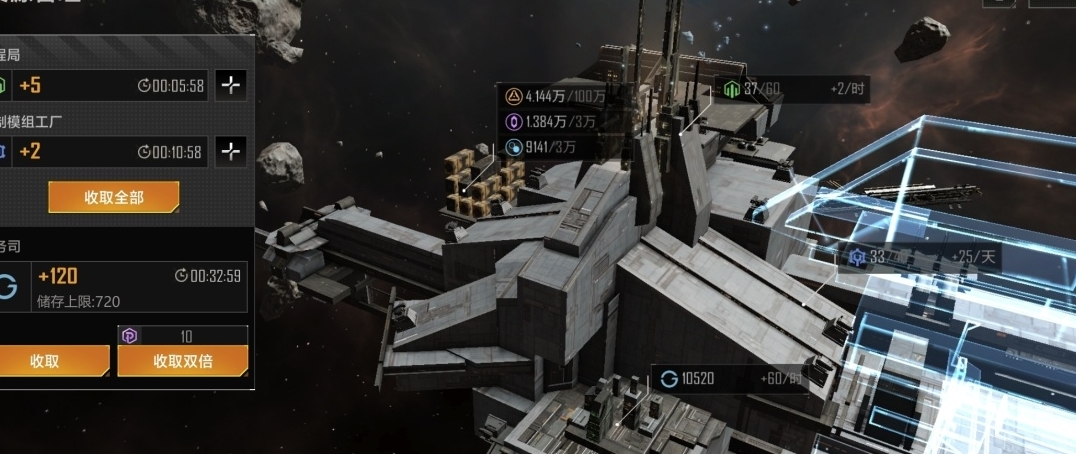This screenshot has height=454, width=1076.
Task: Choose the 收取双倍 double collect button
Action: [182, 361]
